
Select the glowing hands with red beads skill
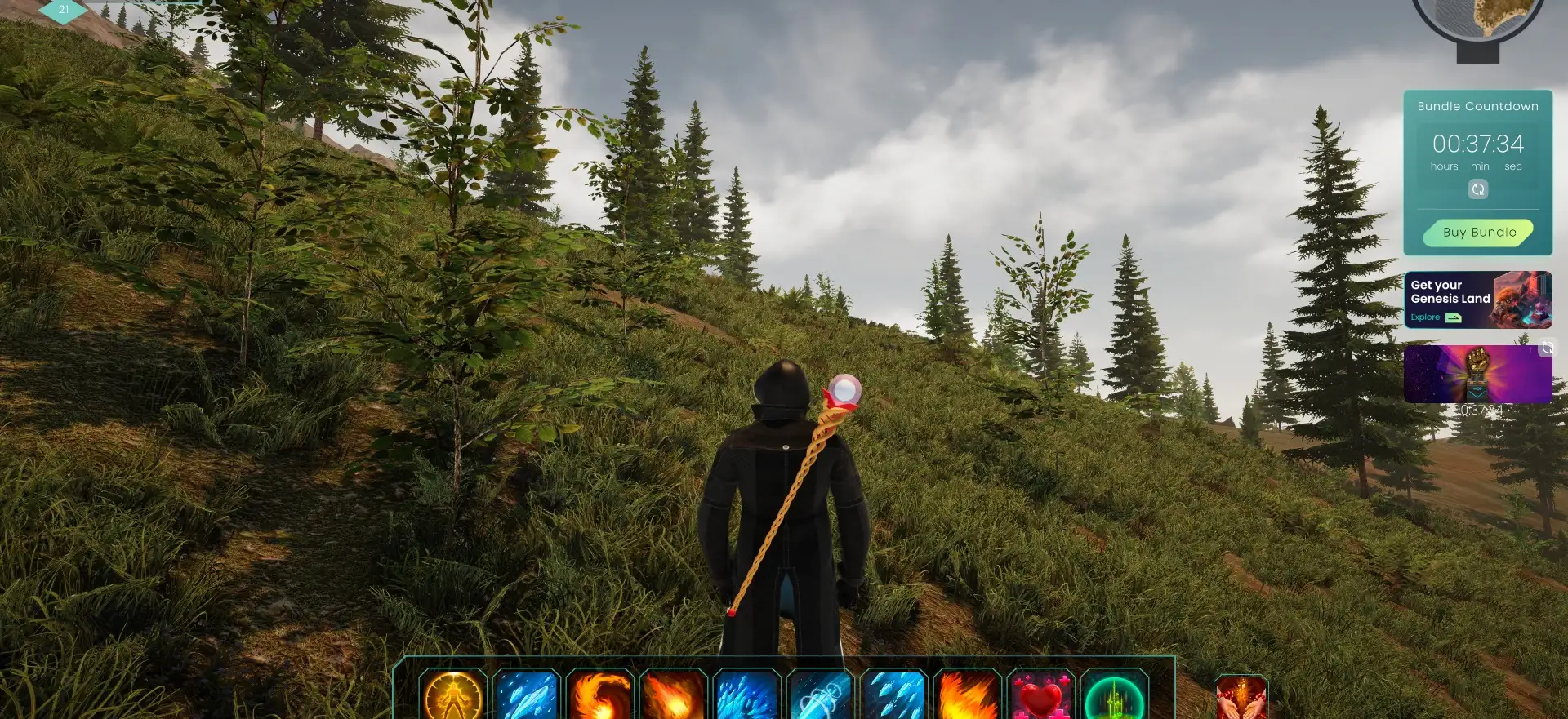pos(1241,699)
